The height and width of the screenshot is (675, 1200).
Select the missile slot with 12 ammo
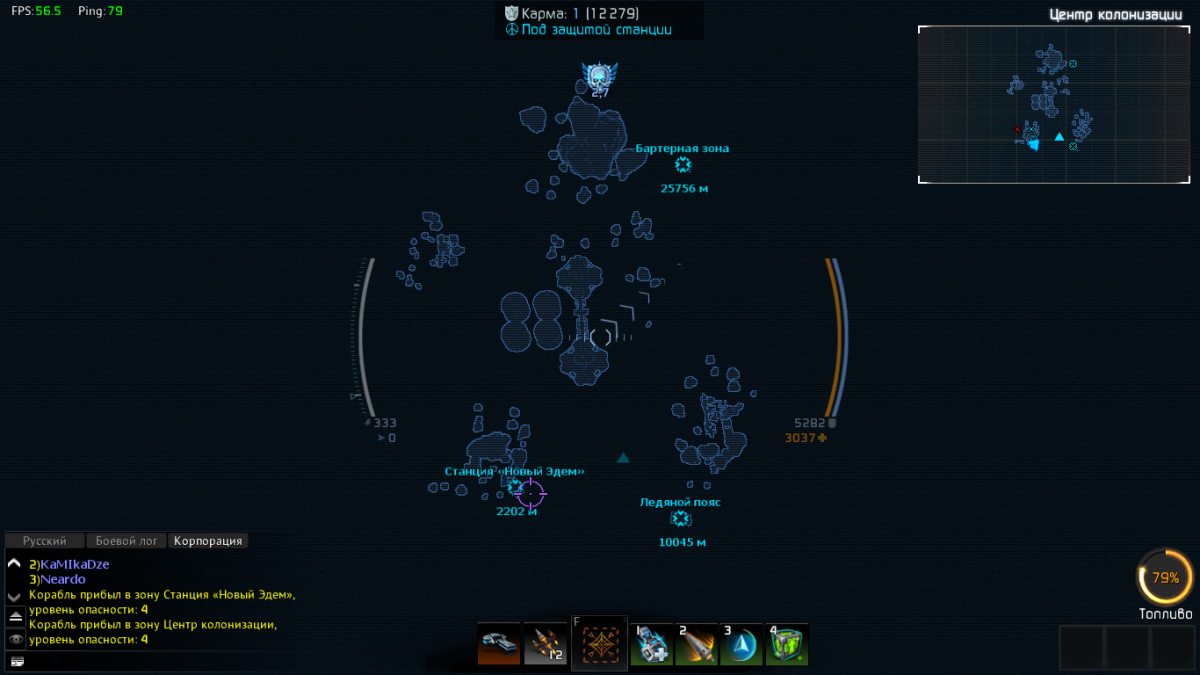545,644
